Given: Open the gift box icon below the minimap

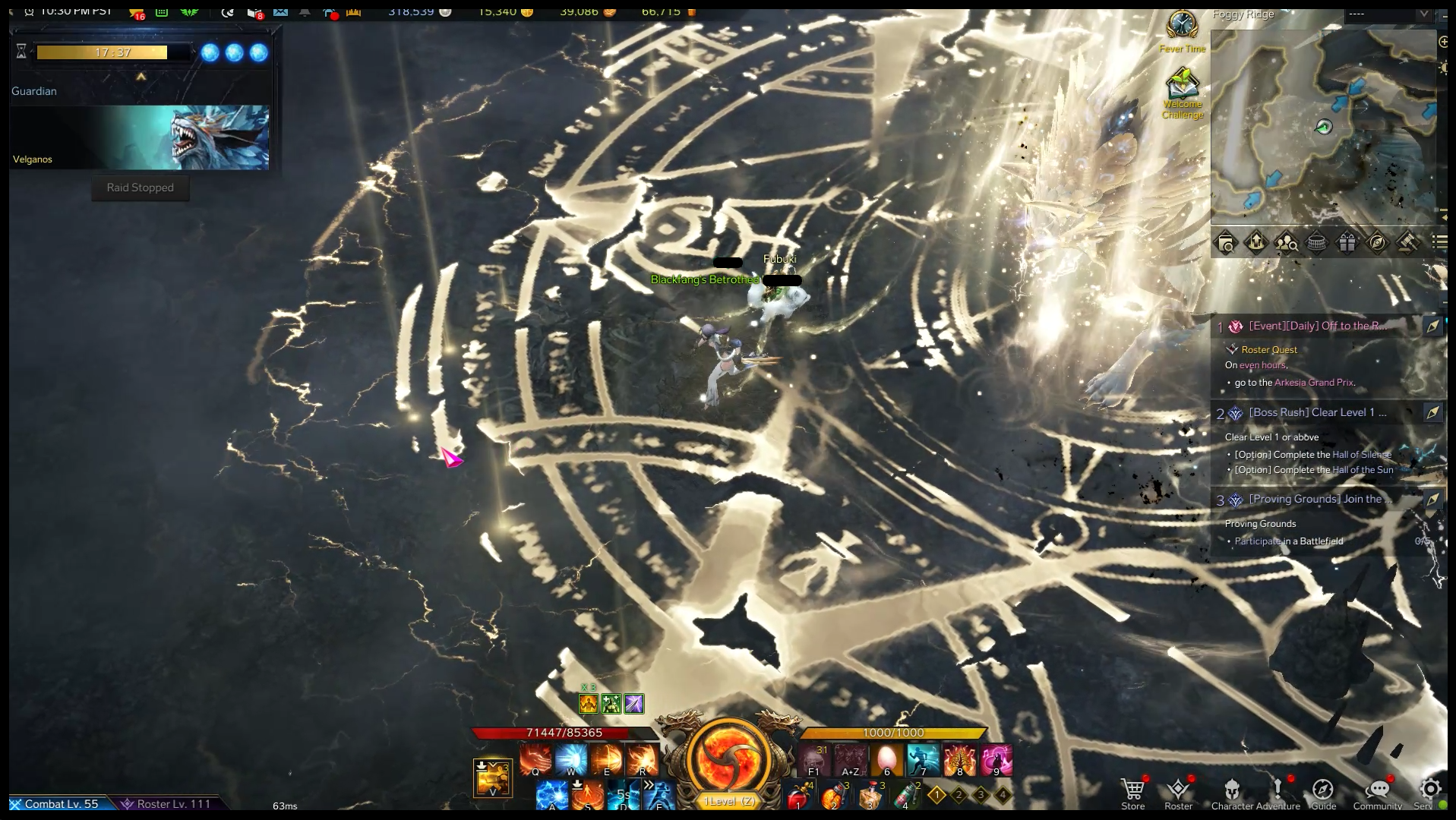Looking at the screenshot, I should pos(1347,242).
